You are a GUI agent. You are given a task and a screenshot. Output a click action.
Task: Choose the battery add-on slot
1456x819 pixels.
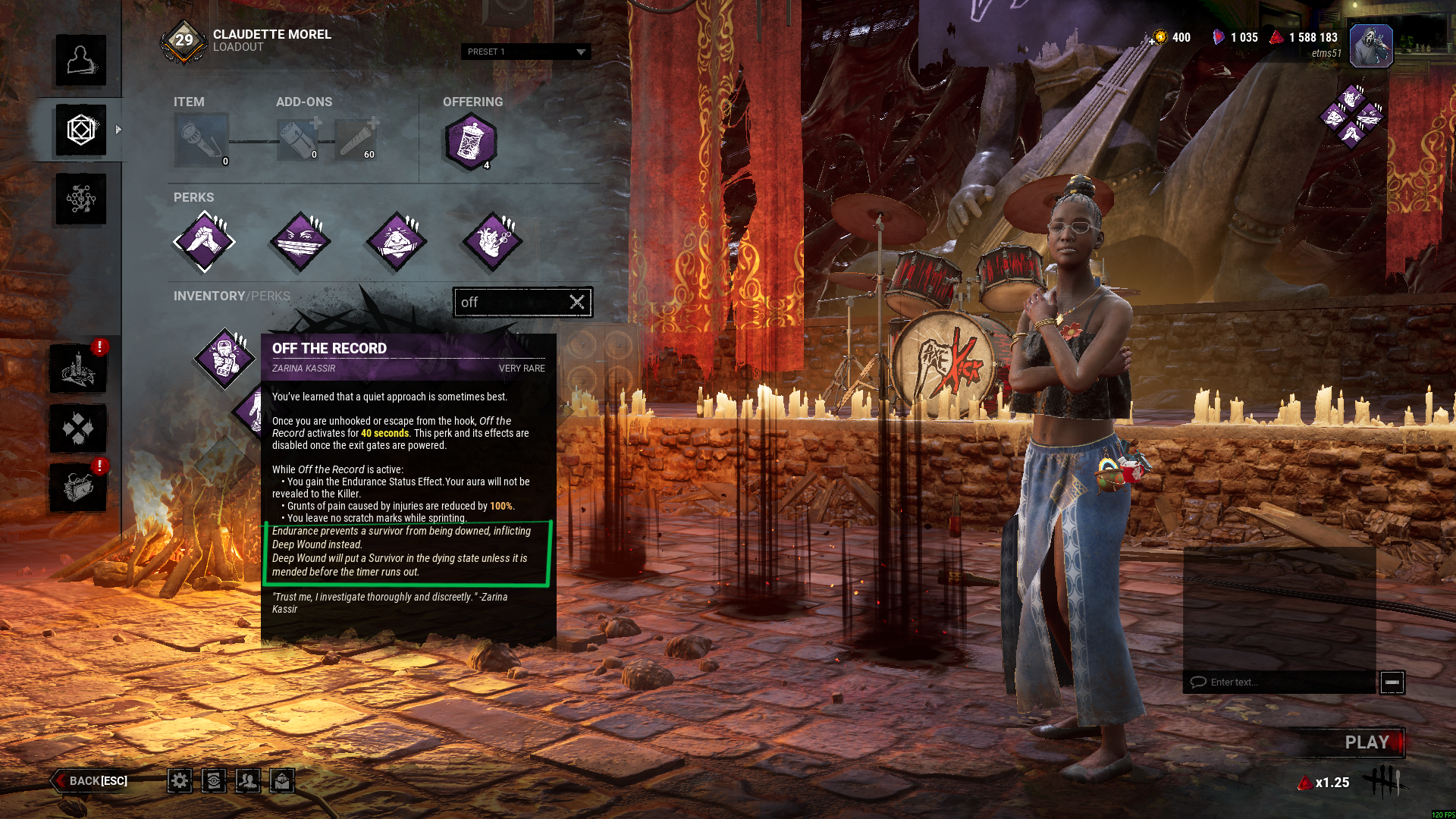tap(297, 140)
